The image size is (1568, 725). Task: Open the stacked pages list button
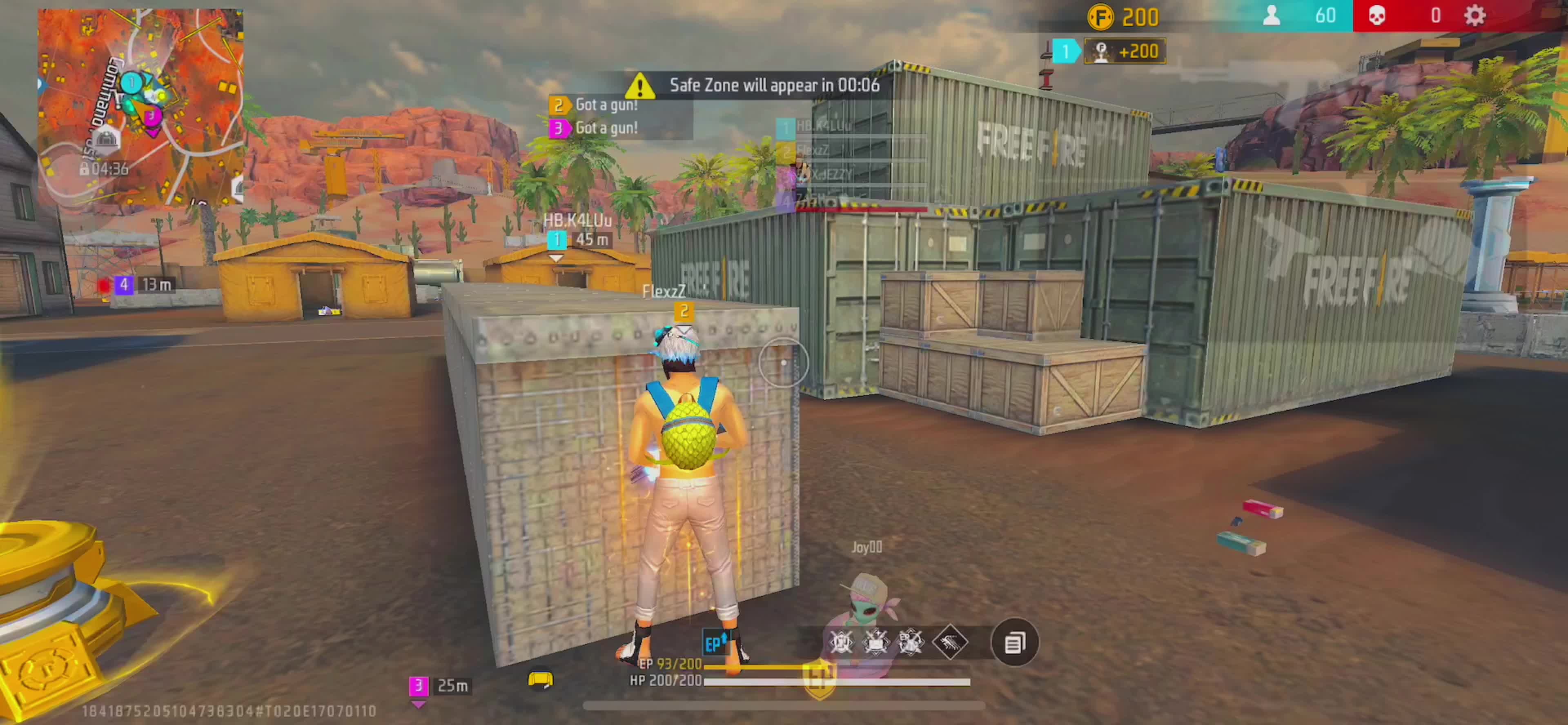(1014, 642)
